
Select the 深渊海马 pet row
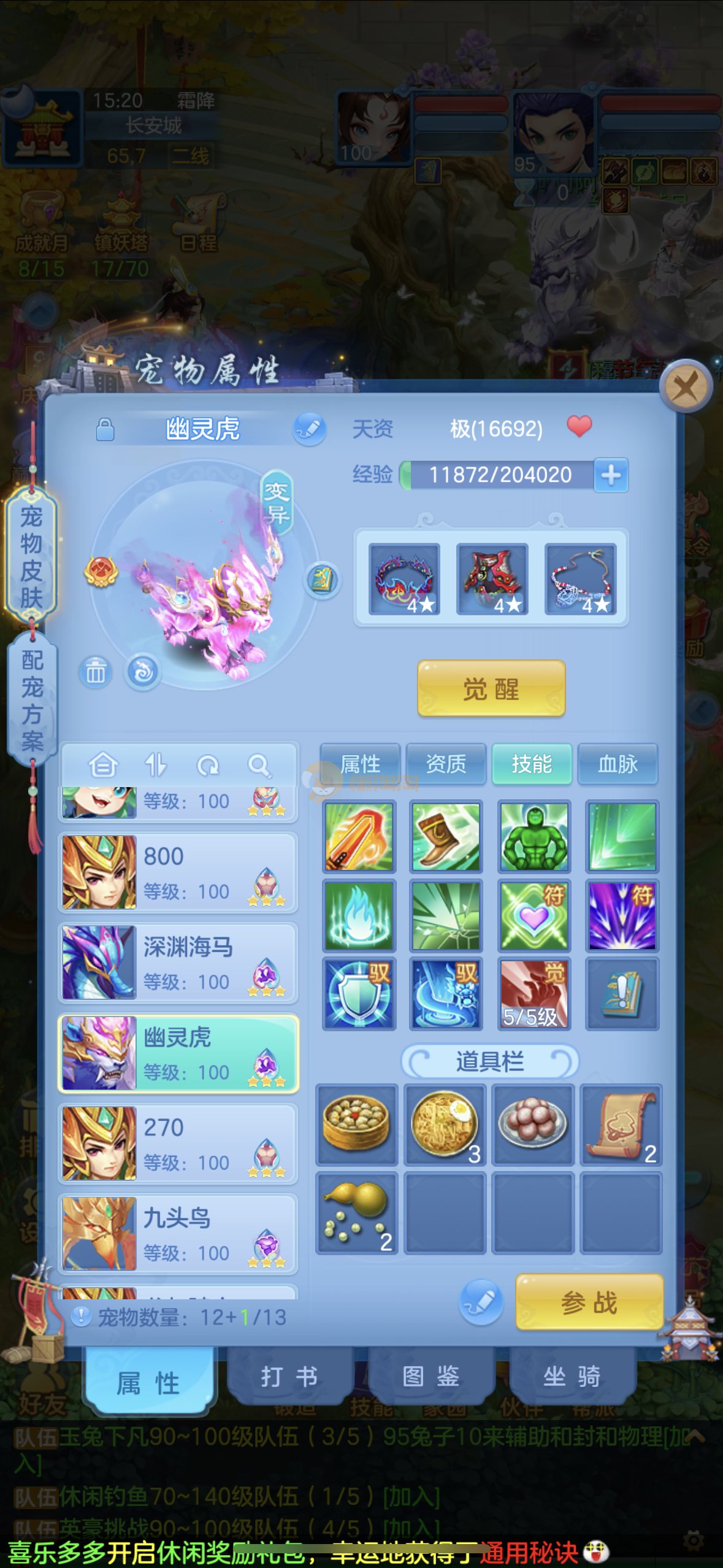point(178,963)
